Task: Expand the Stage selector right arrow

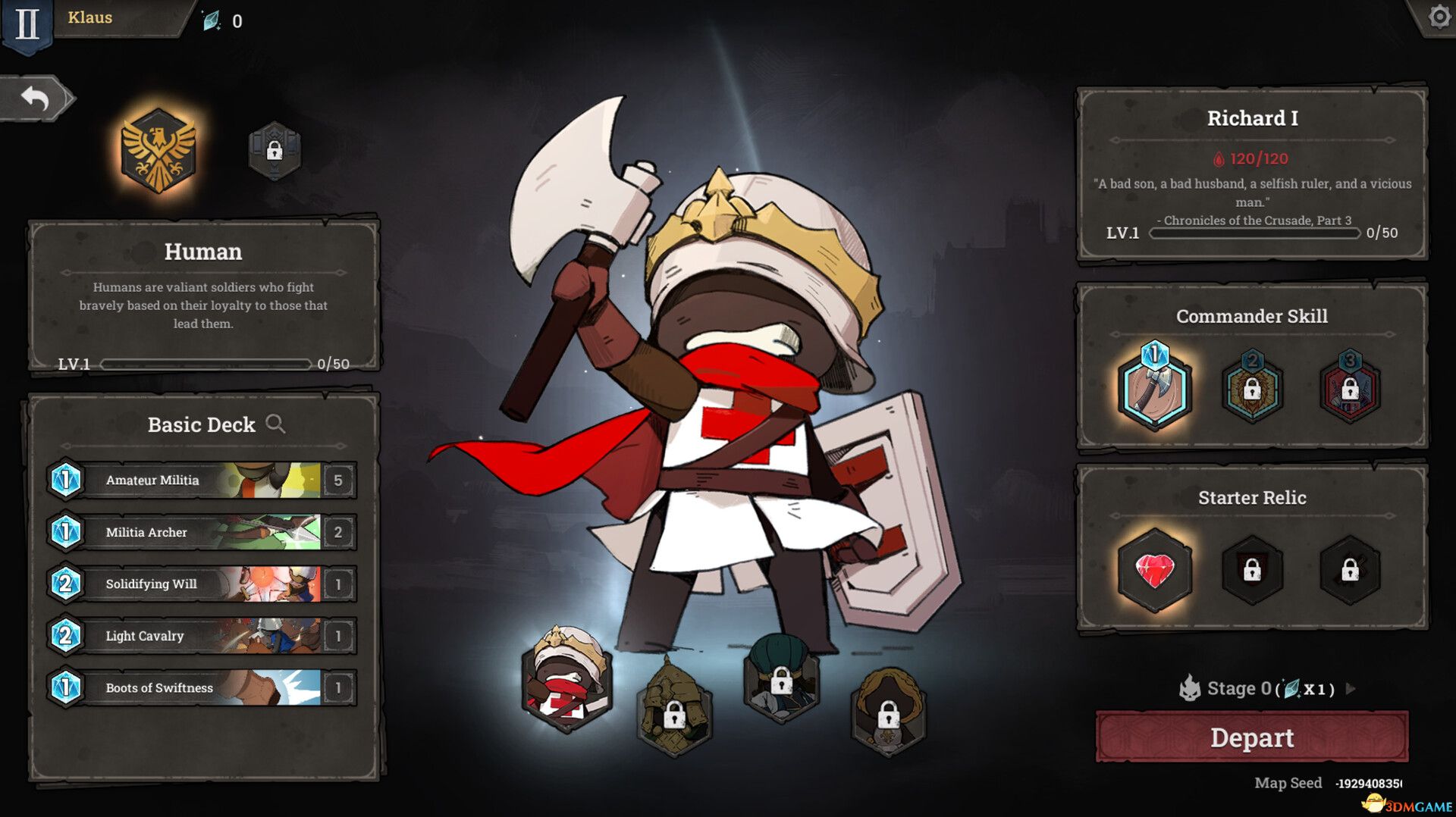Action: (1349, 690)
